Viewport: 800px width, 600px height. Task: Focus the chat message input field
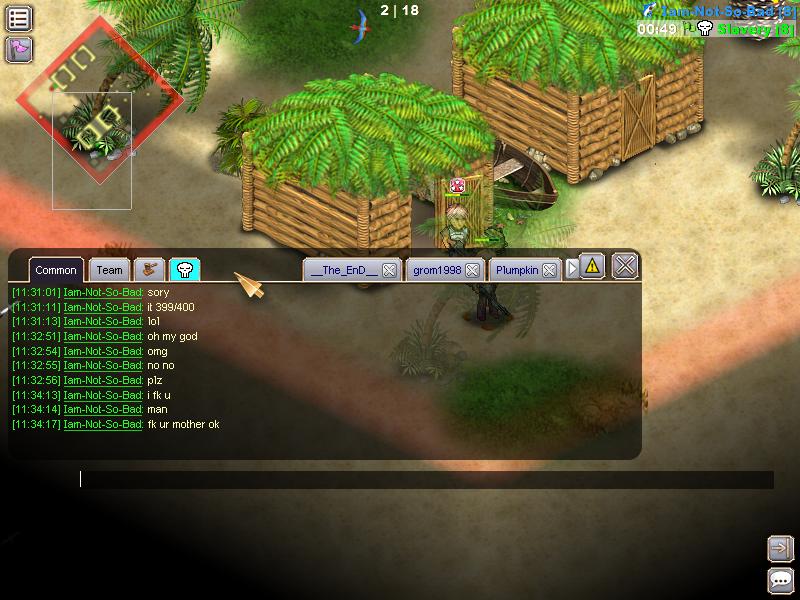click(425, 480)
